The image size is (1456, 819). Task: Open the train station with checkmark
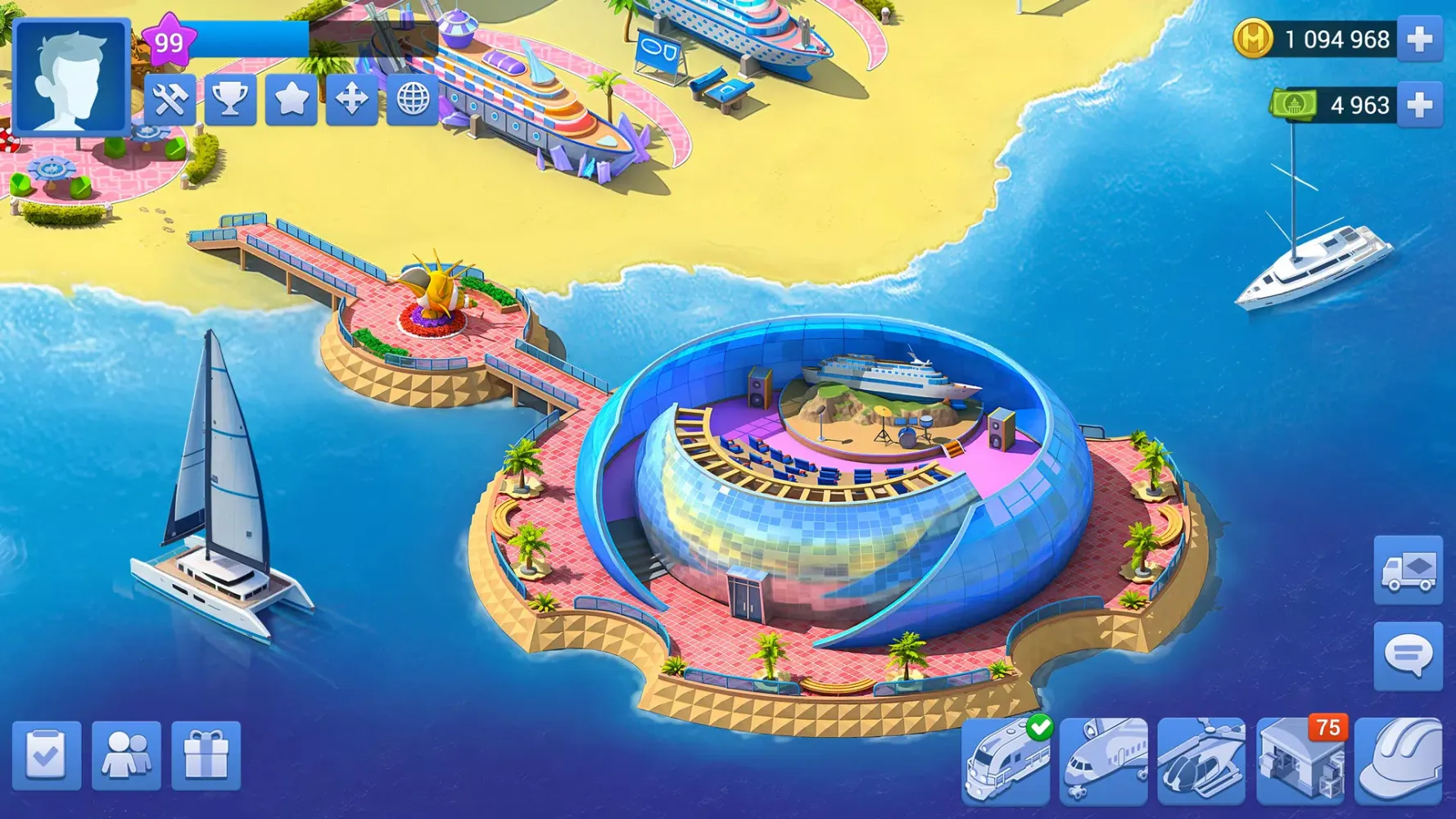pos(1006,762)
